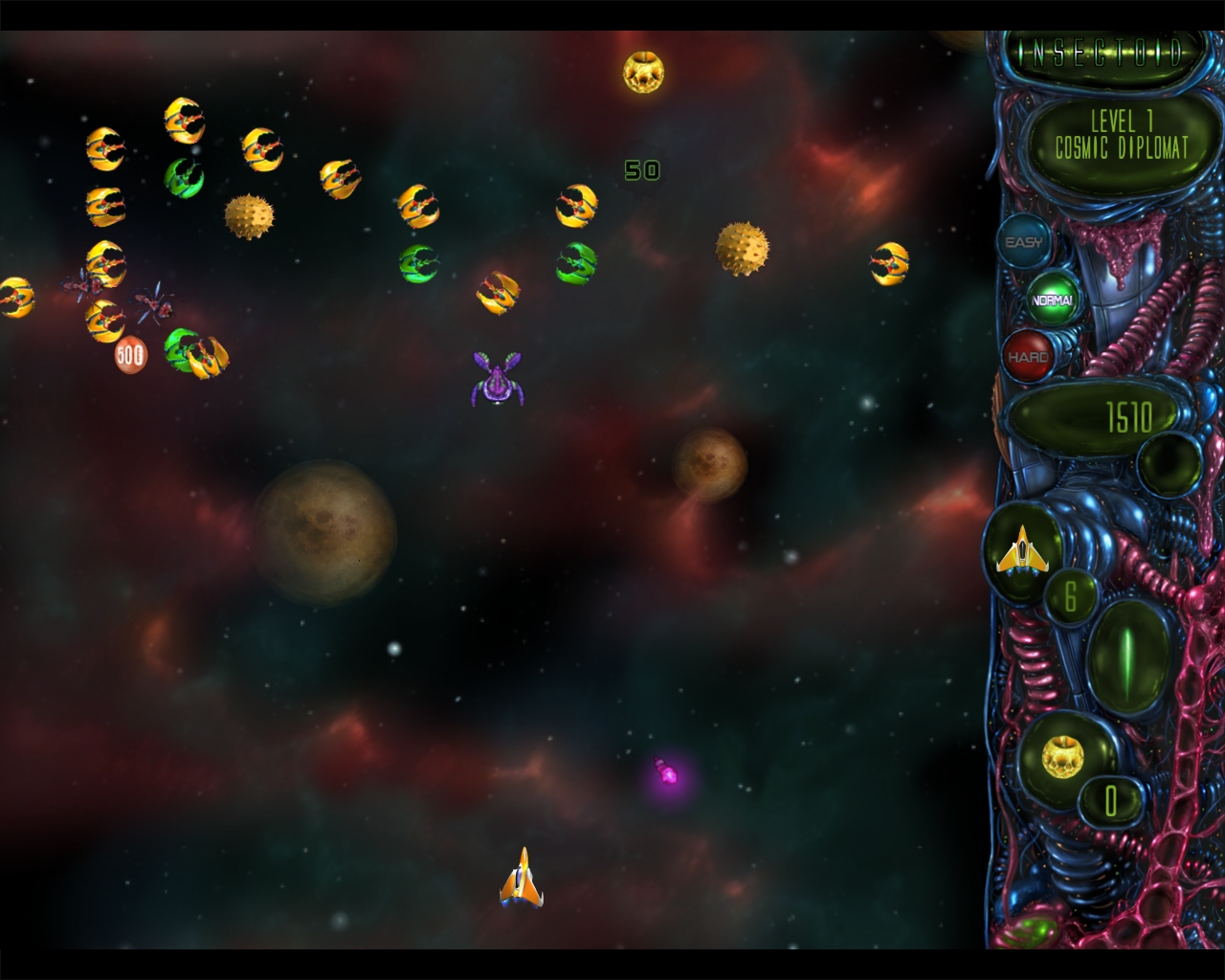
Task: Select the player ship lives icon in the sidebar
Action: [x=1022, y=548]
